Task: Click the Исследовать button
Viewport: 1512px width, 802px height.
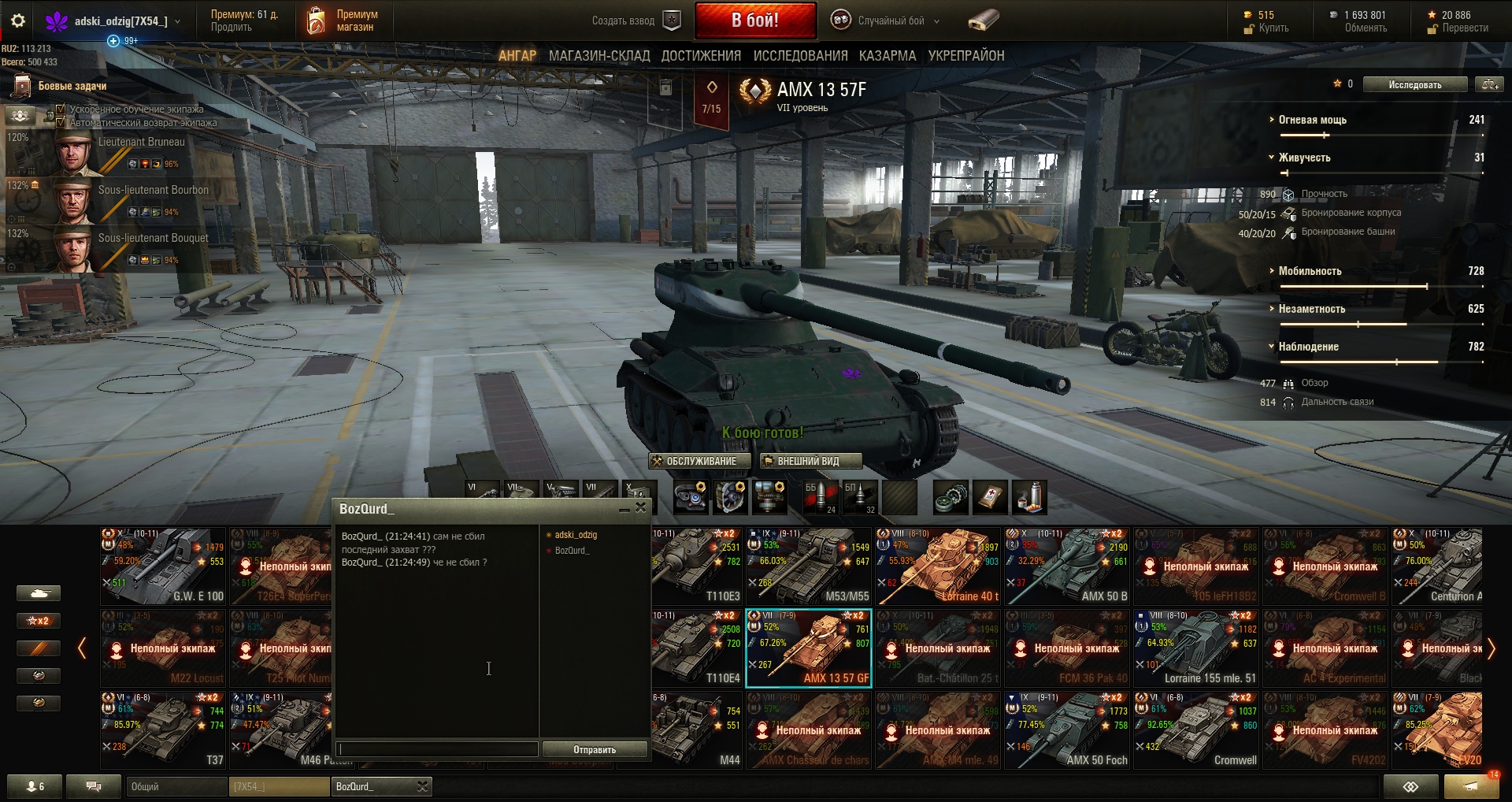Action: coord(1415,84)
